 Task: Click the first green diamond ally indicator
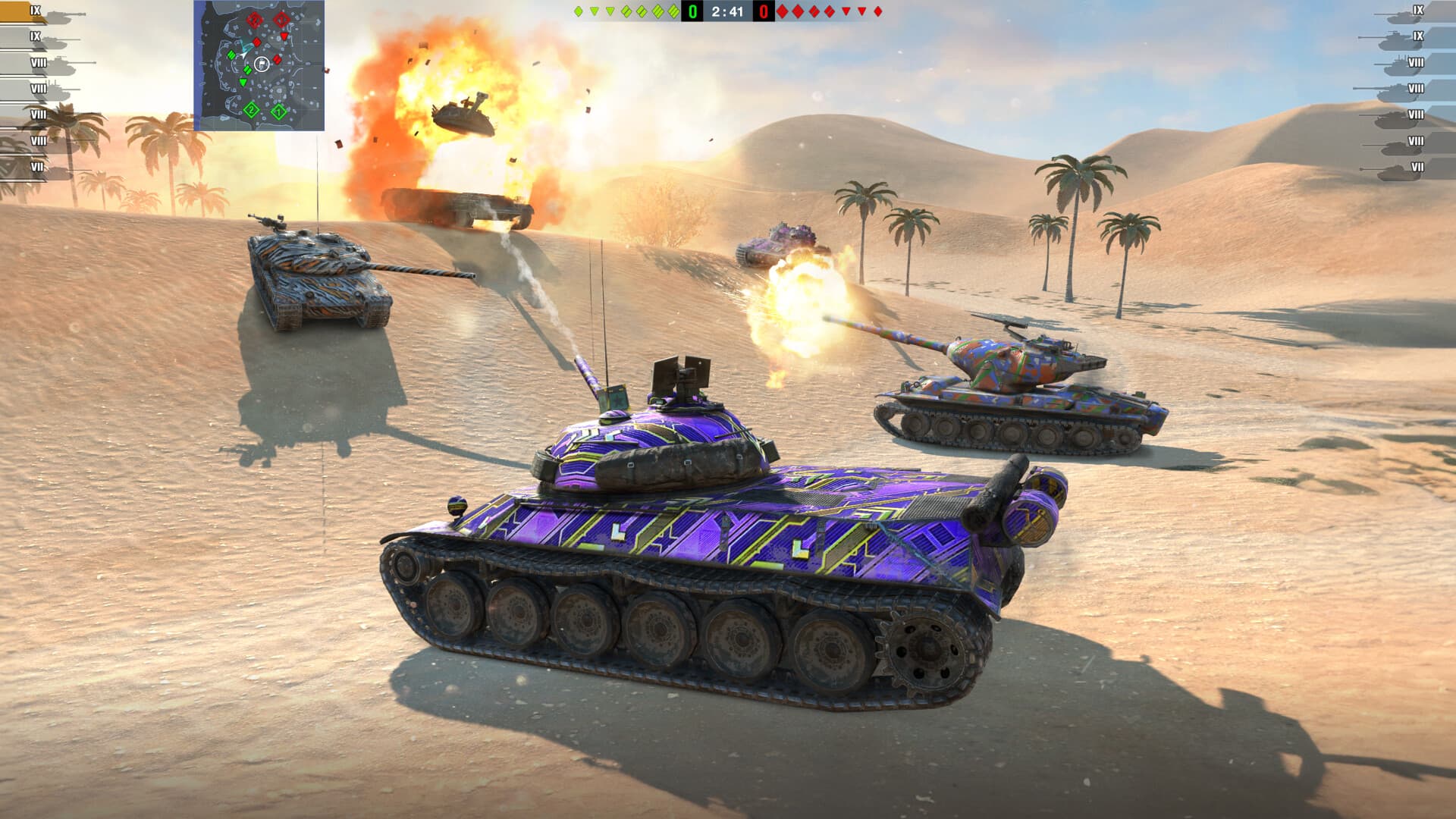tap(578, 12)
